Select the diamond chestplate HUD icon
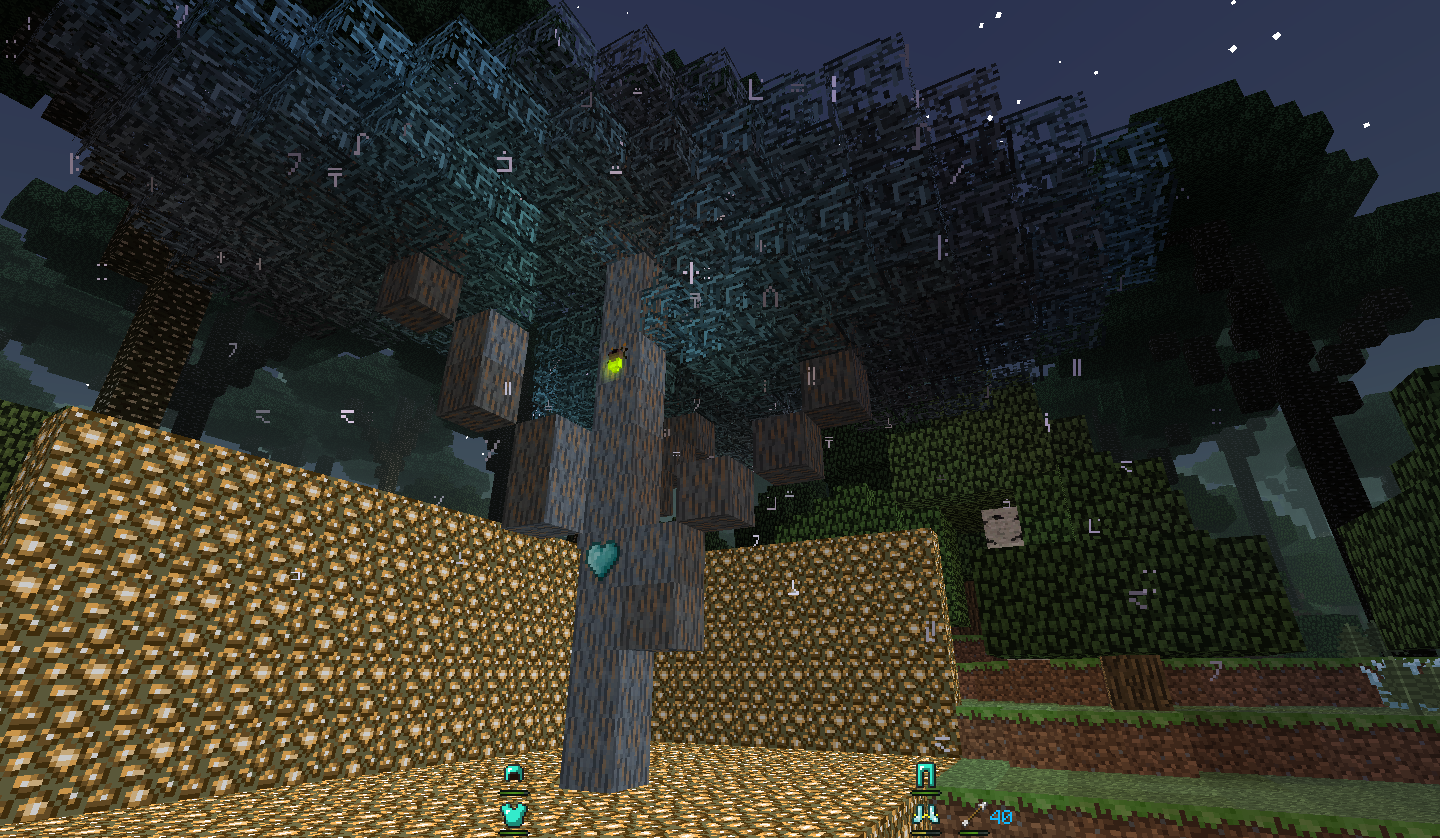This screenshot has width=1440, height=838. (512, 812)
